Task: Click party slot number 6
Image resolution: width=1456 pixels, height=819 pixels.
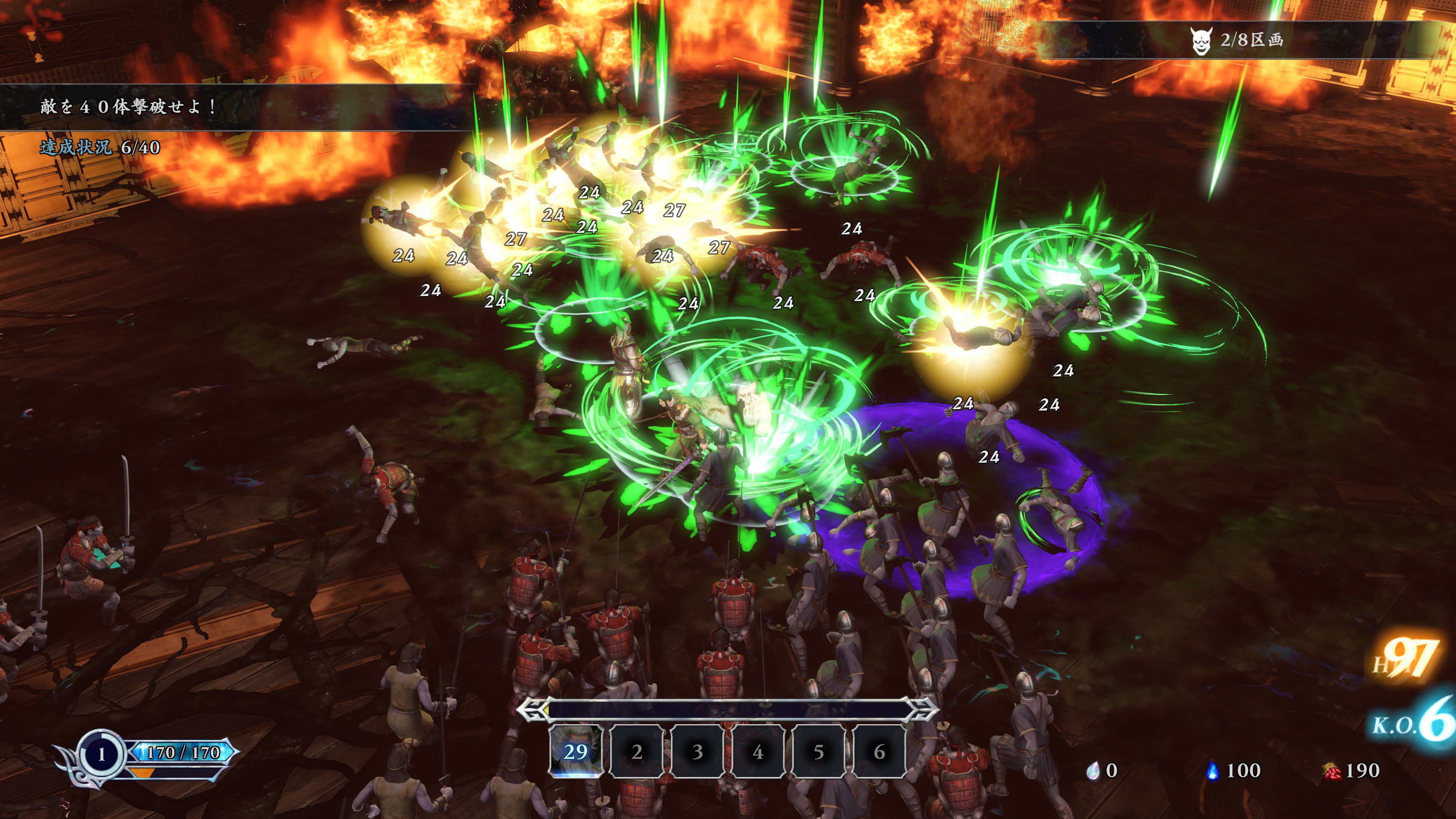Action: [x=879, y=752]
